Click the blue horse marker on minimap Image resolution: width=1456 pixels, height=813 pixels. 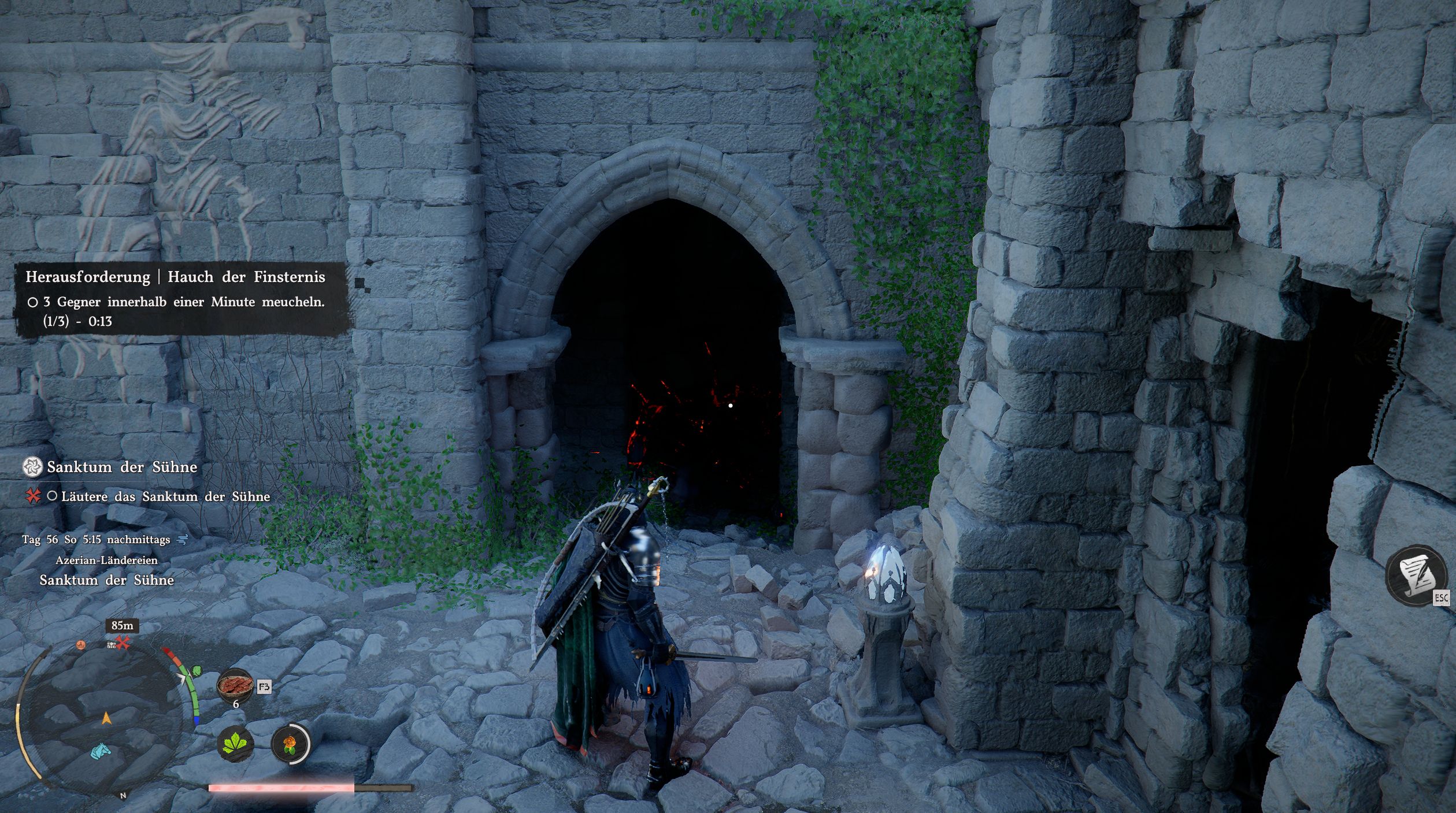[102, 751]
